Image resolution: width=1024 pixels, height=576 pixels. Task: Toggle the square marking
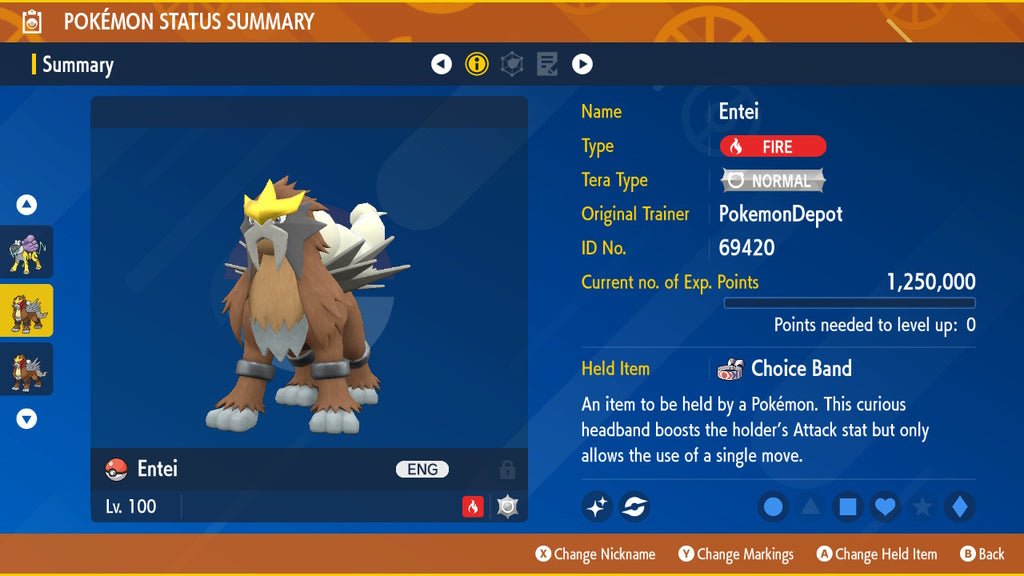click(x=847, y=507)
